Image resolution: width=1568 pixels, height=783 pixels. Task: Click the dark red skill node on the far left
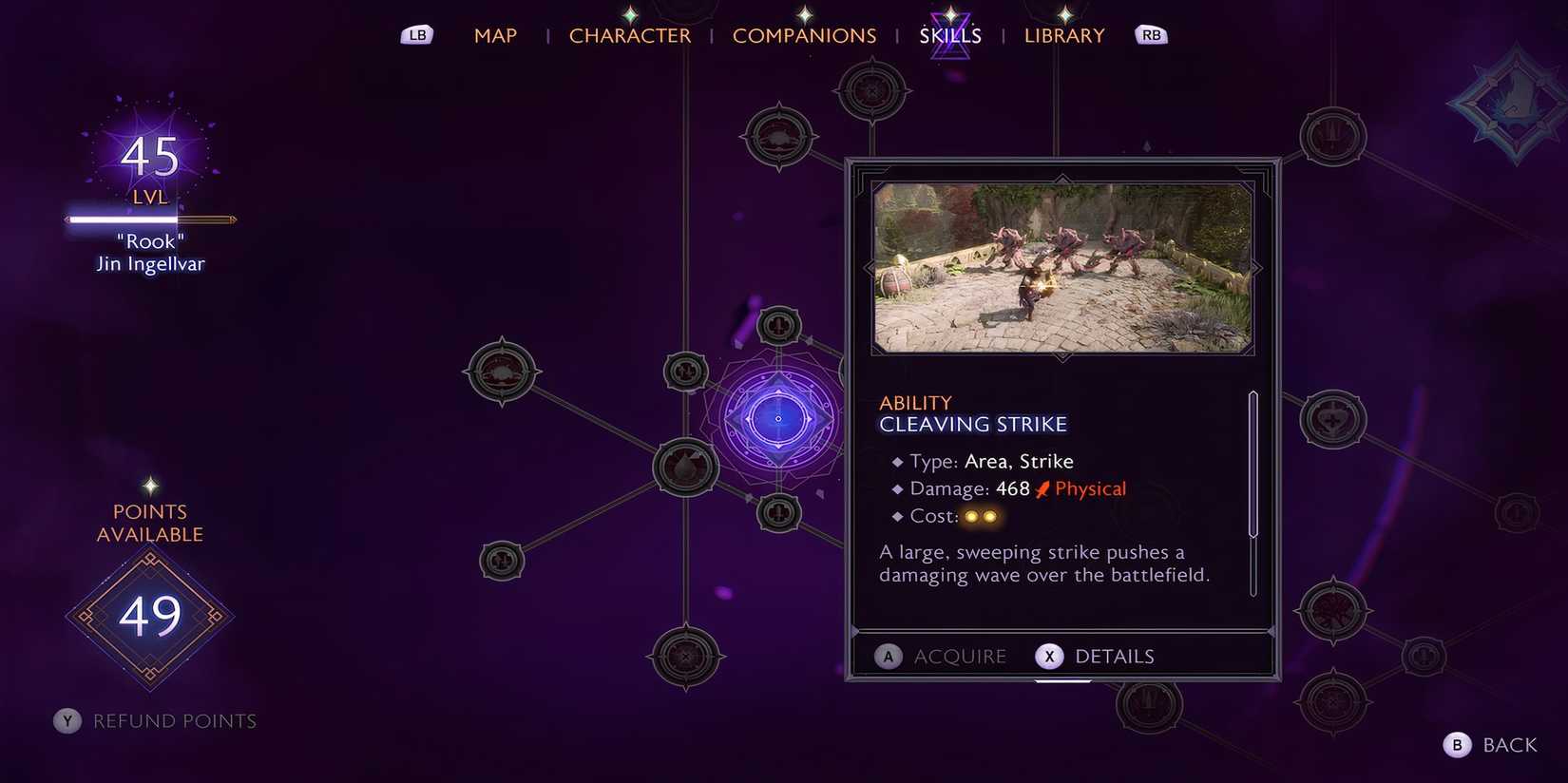click(502, 371)
